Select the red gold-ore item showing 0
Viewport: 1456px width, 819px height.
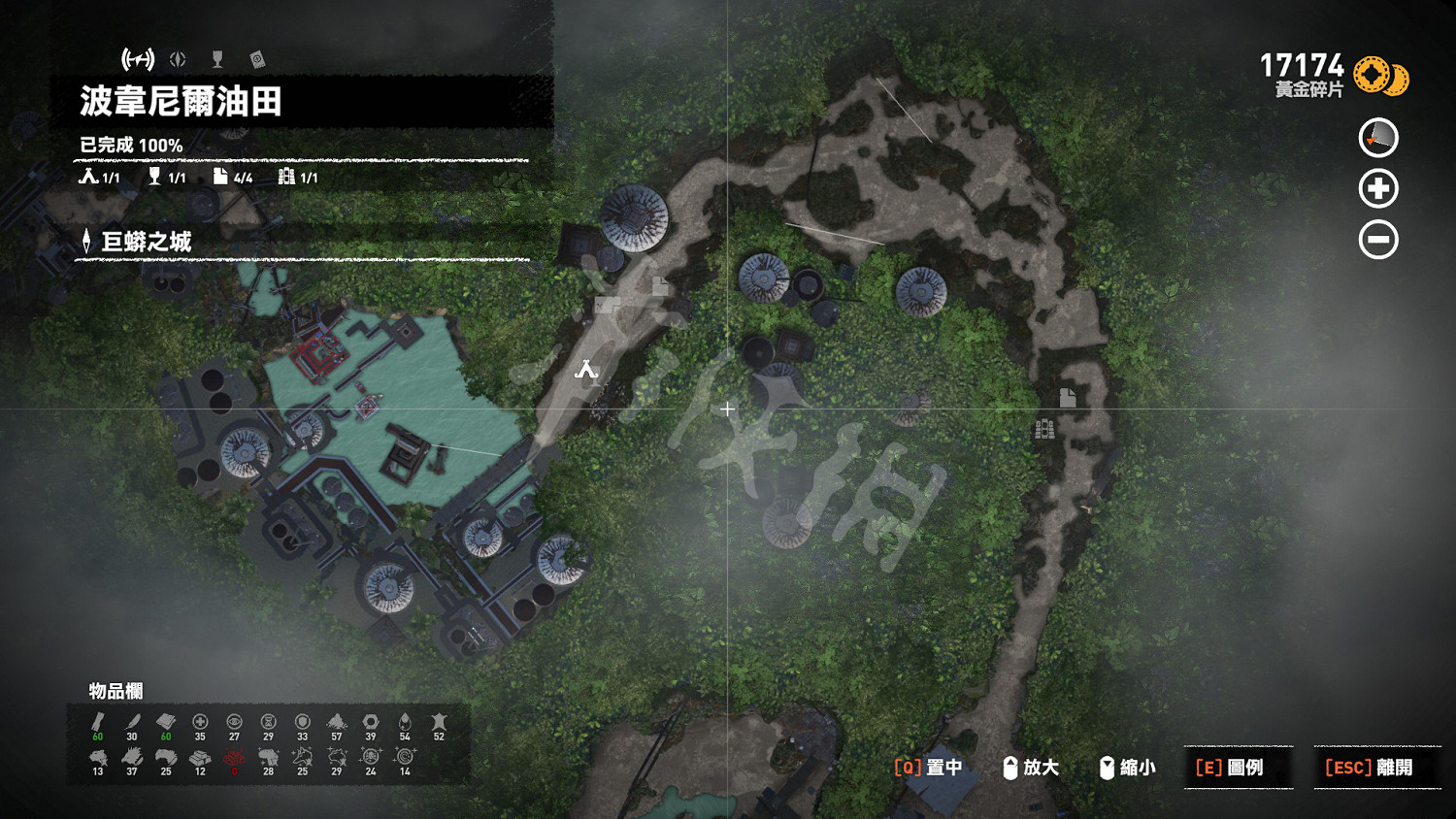point(234,759)
